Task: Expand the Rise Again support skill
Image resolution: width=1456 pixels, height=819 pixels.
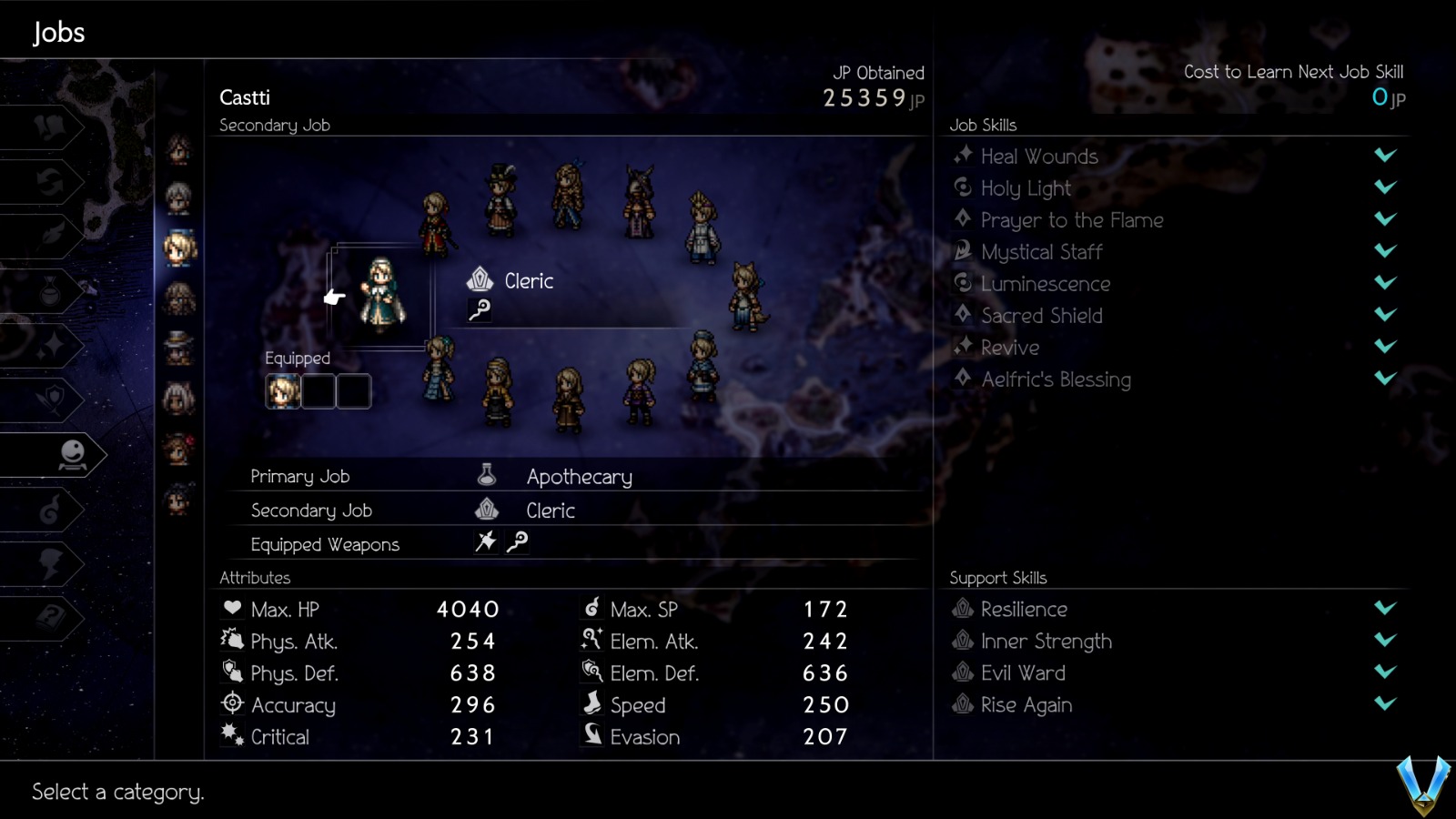Action: coord(1384,704)
